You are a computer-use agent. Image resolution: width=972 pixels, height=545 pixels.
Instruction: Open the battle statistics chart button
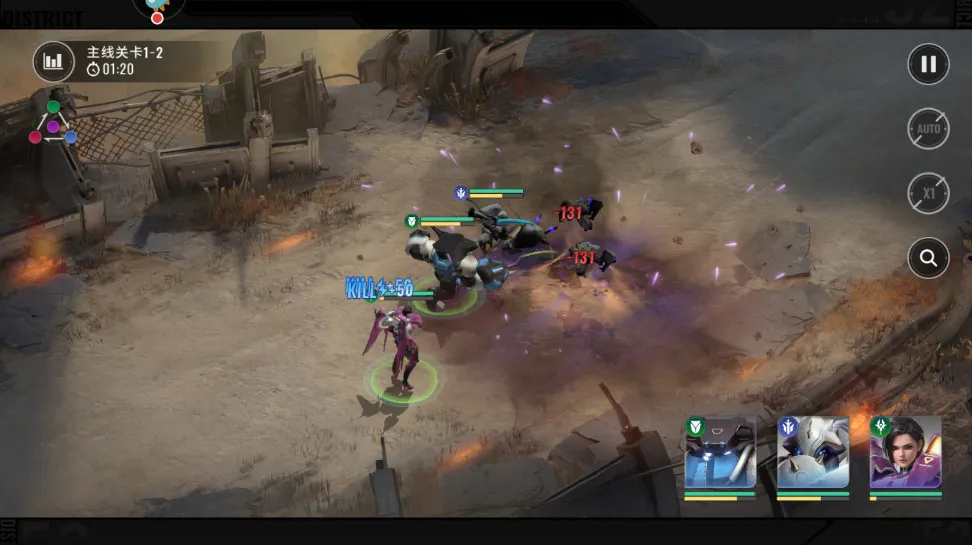tap(53, 61)
